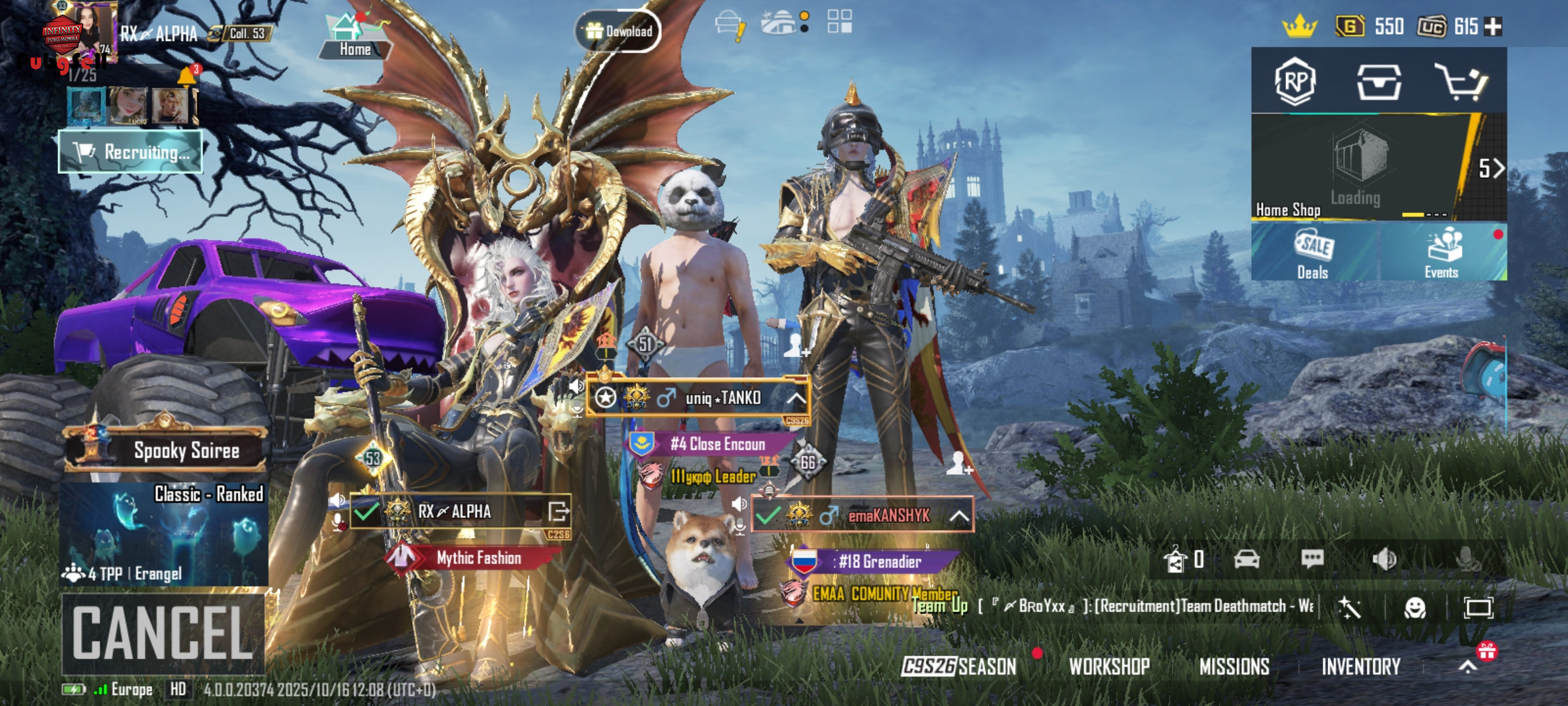The image size is (1568, 706).
Task: Add more UC with the plus button
Action: coord(1494,27)
